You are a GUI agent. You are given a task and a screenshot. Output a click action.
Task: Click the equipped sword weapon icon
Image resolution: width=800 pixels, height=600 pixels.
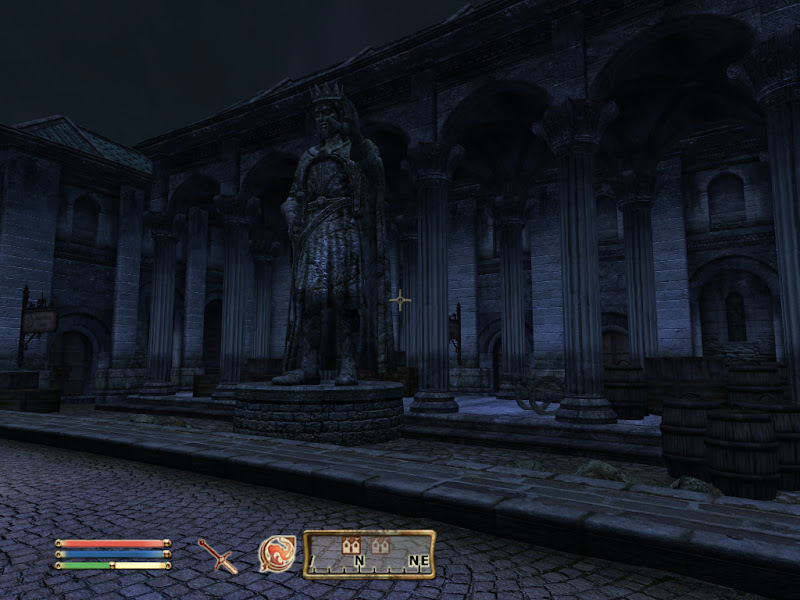coord(217,555)
